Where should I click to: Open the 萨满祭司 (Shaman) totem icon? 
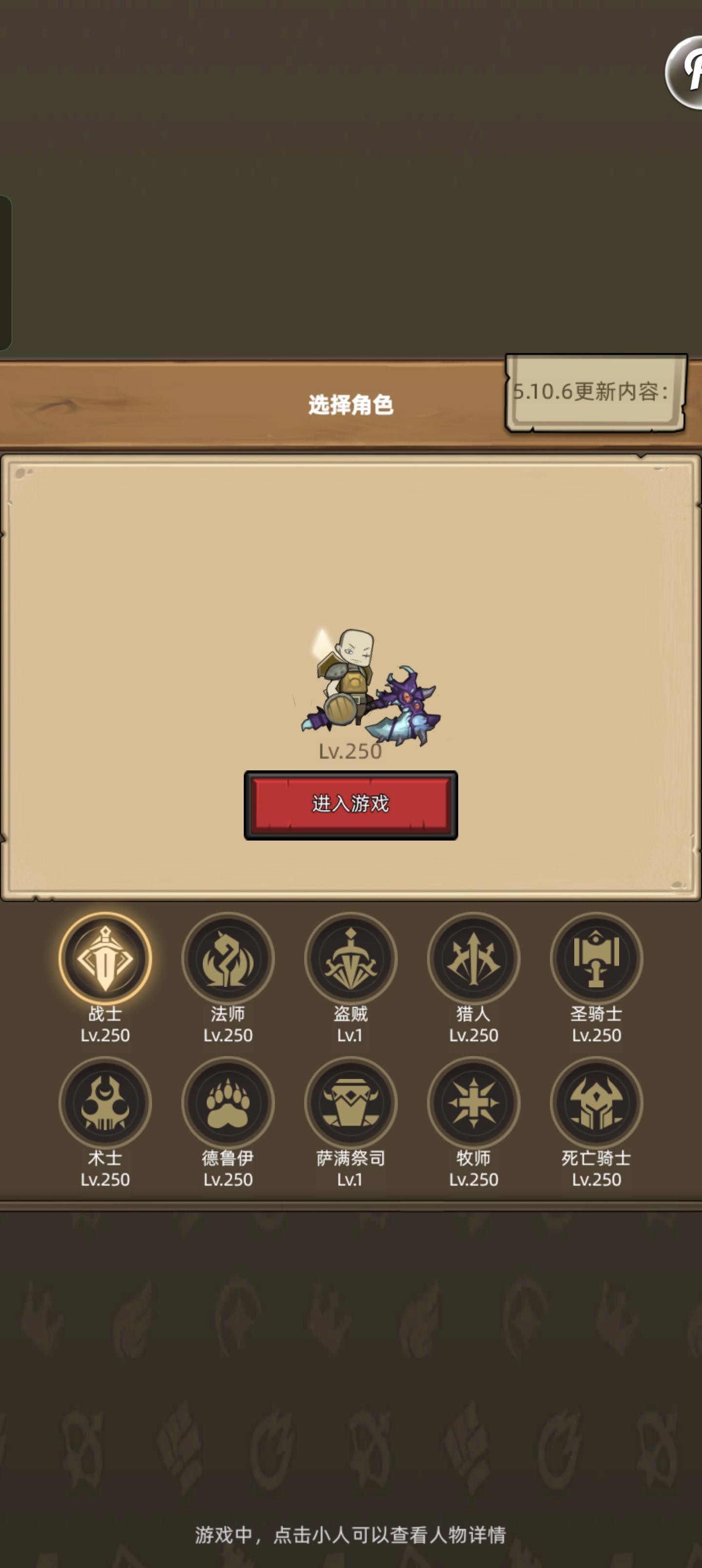(x=351, y=1102)
